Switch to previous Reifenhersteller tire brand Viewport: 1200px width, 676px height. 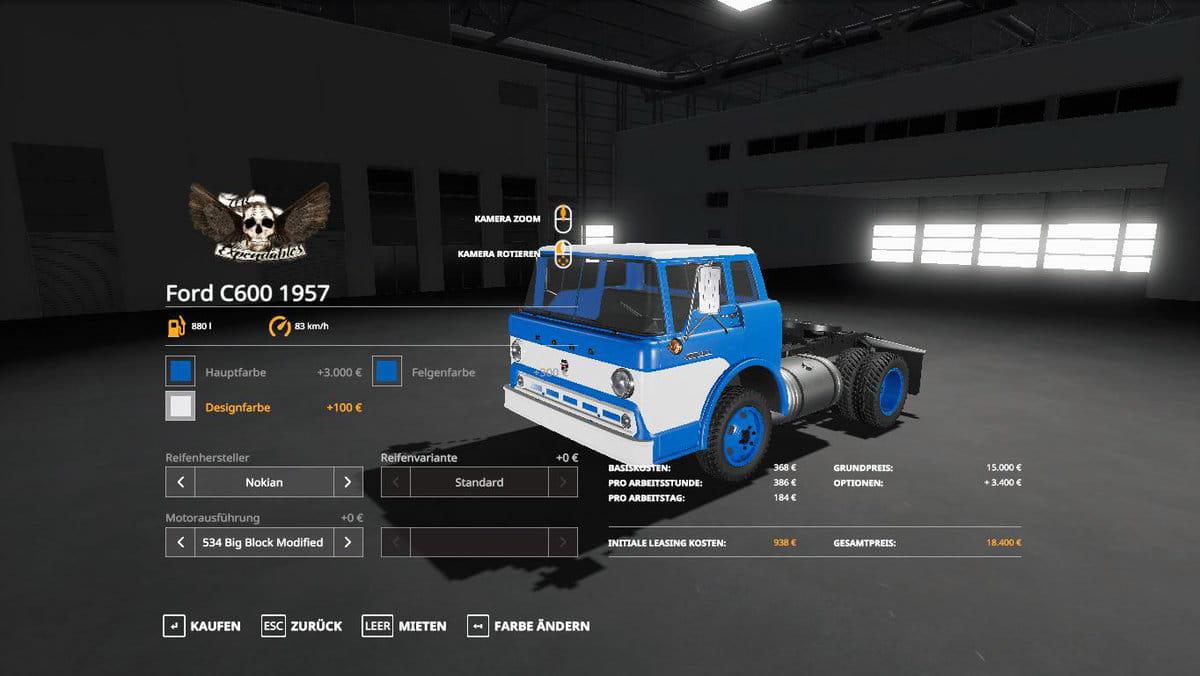[x=180, y=482]
